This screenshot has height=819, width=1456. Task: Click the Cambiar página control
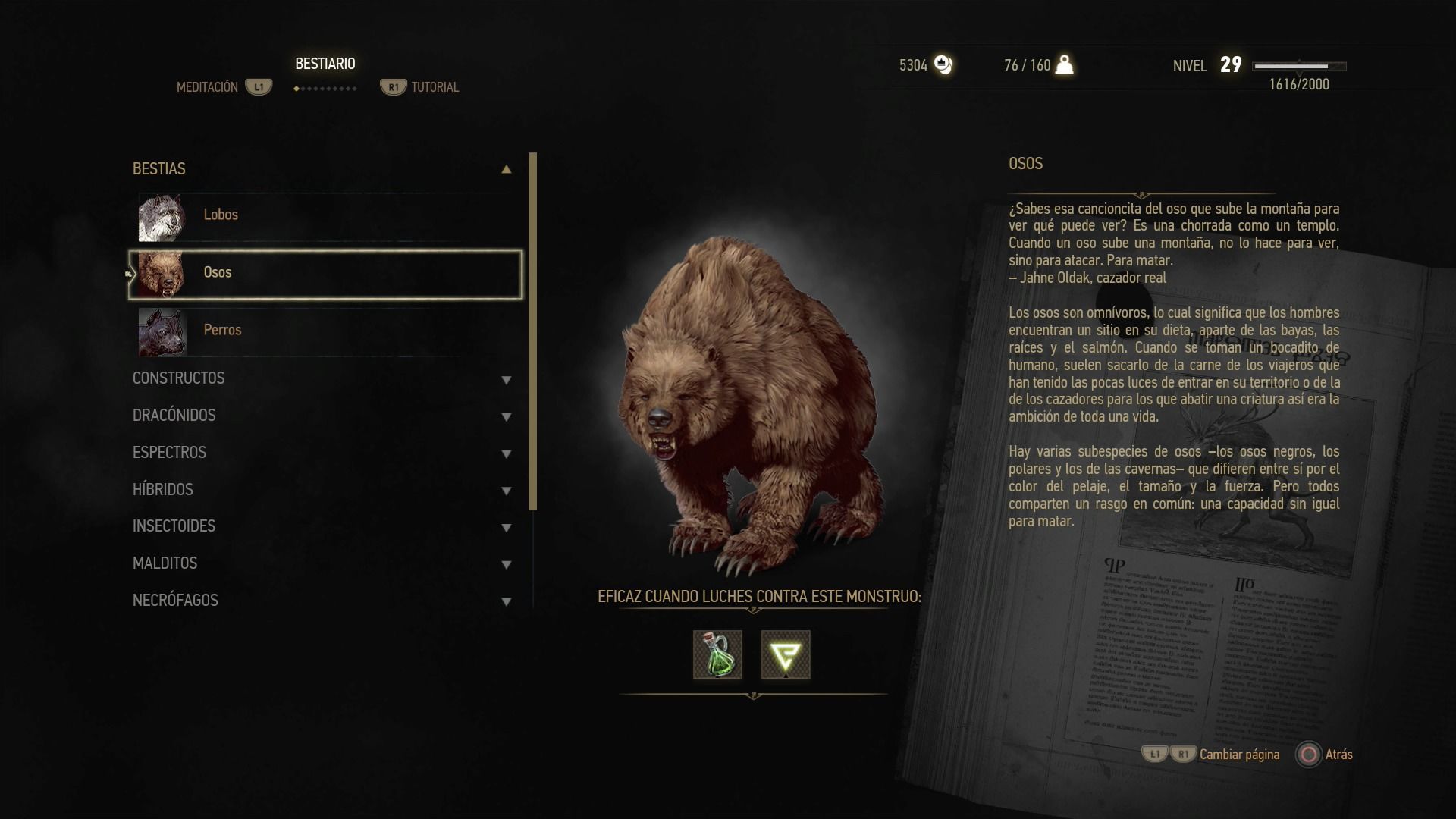click(x=1238, y=755)
